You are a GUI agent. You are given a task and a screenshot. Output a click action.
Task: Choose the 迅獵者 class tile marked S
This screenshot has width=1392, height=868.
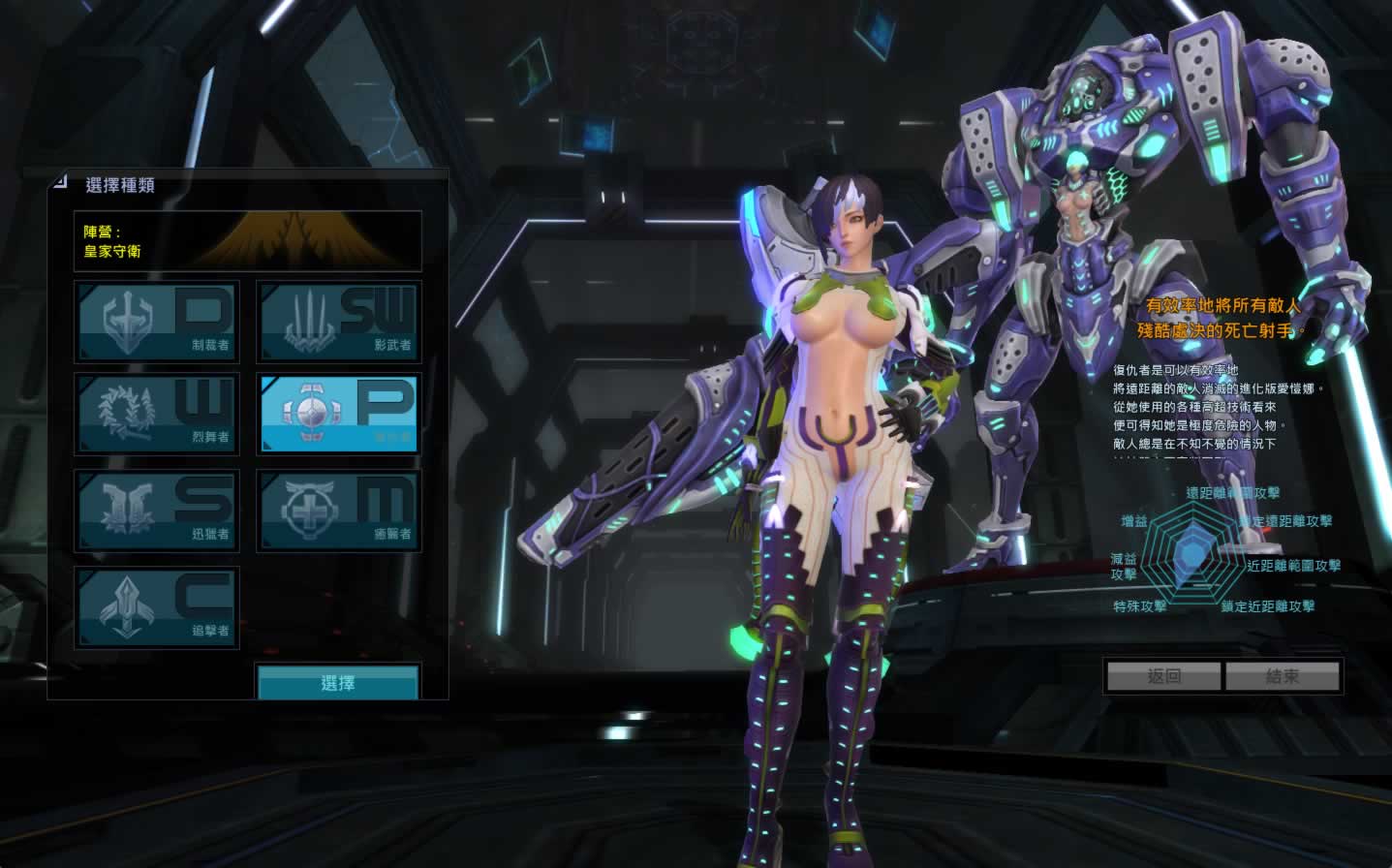157,511
